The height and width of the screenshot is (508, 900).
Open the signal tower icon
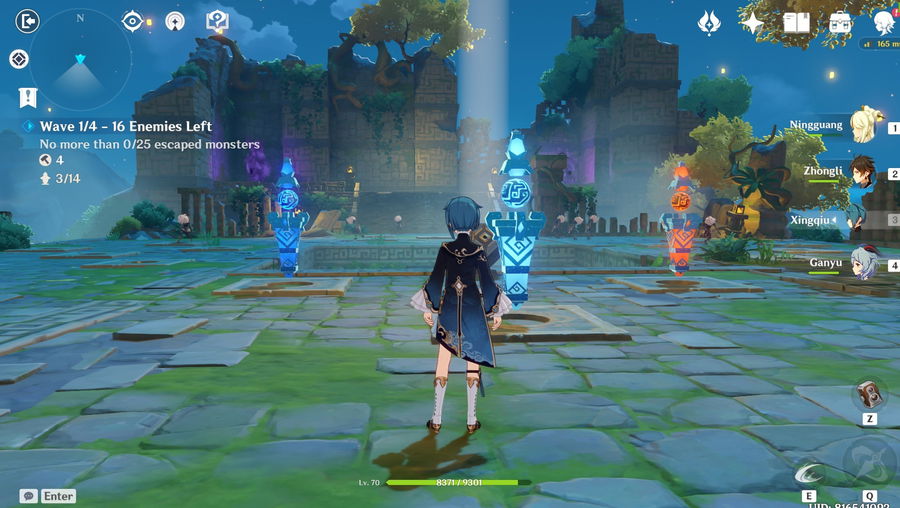175,21
